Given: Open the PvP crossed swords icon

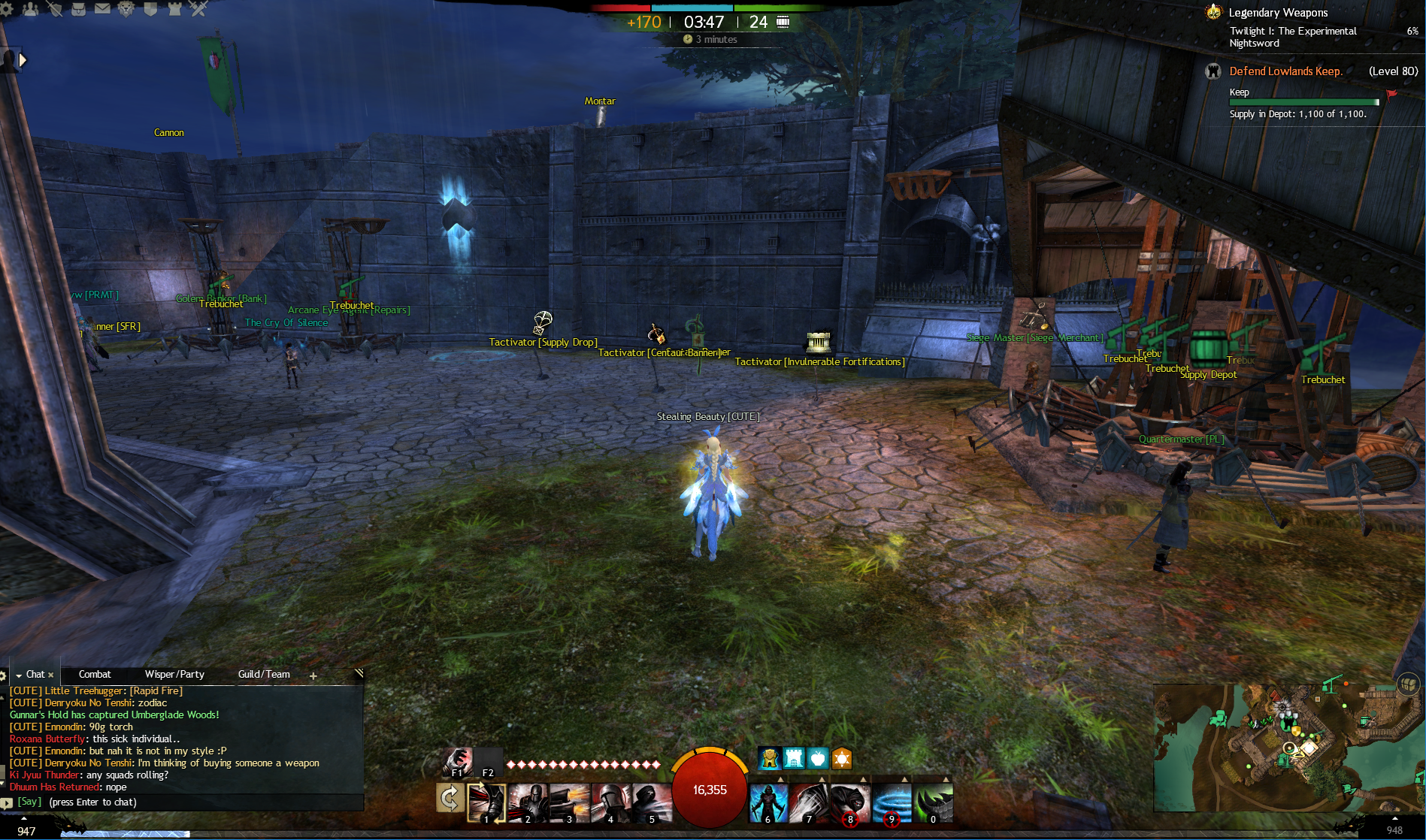Looking at the screenshot, I should click(x=198, y=9).
